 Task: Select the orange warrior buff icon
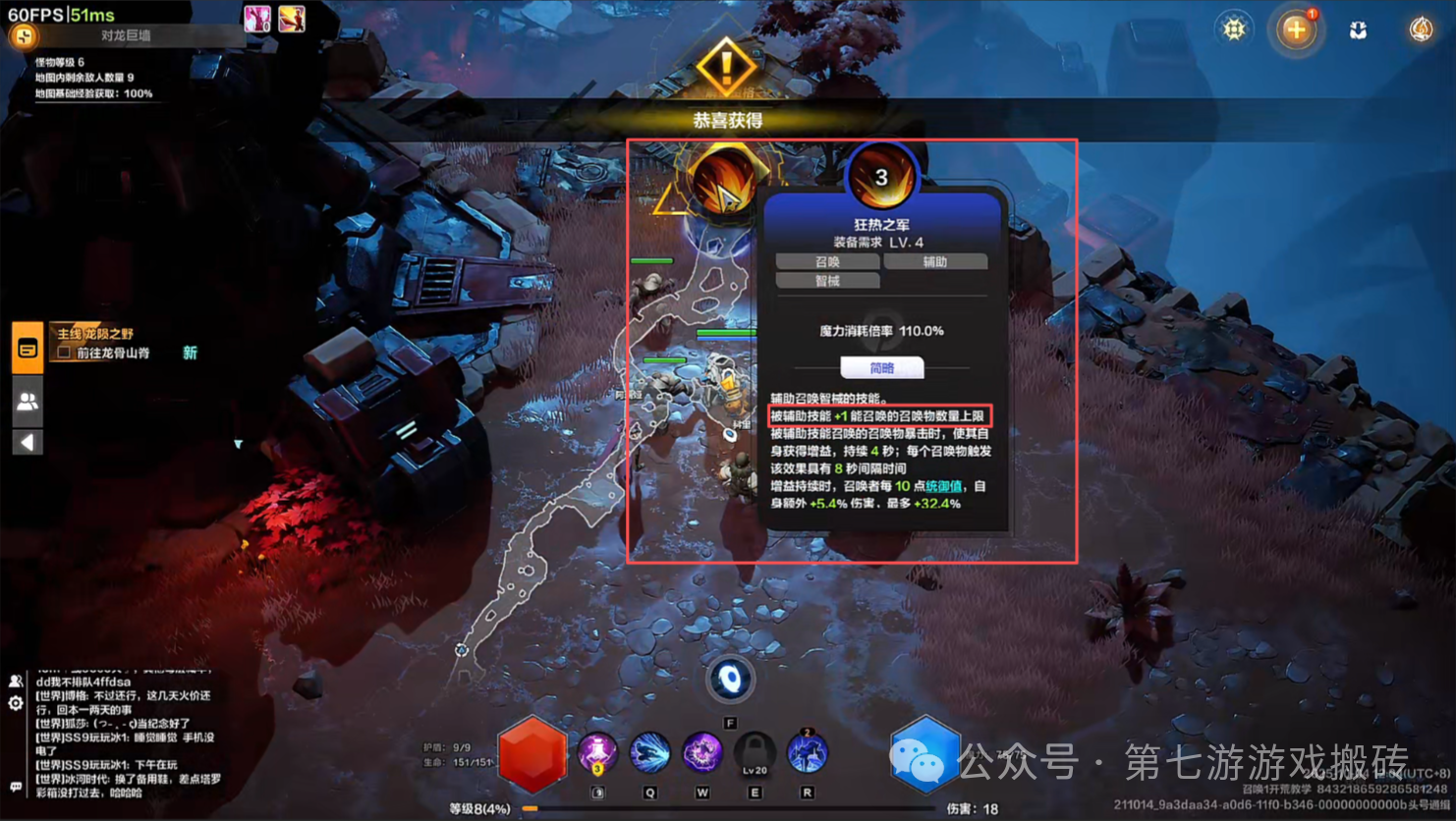pos(292,19)
